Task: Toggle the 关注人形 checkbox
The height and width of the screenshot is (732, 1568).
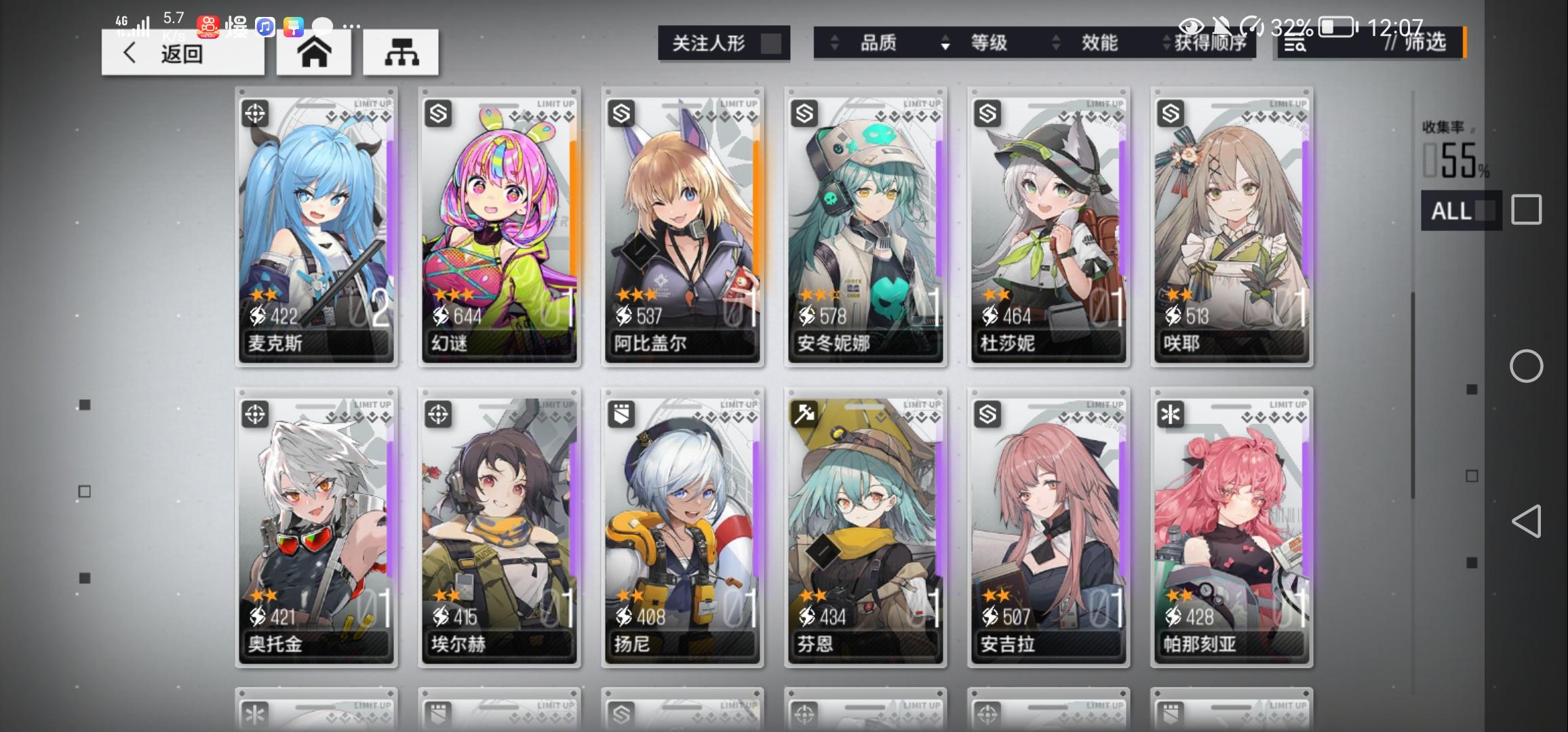Action: (x=770, y=43)
